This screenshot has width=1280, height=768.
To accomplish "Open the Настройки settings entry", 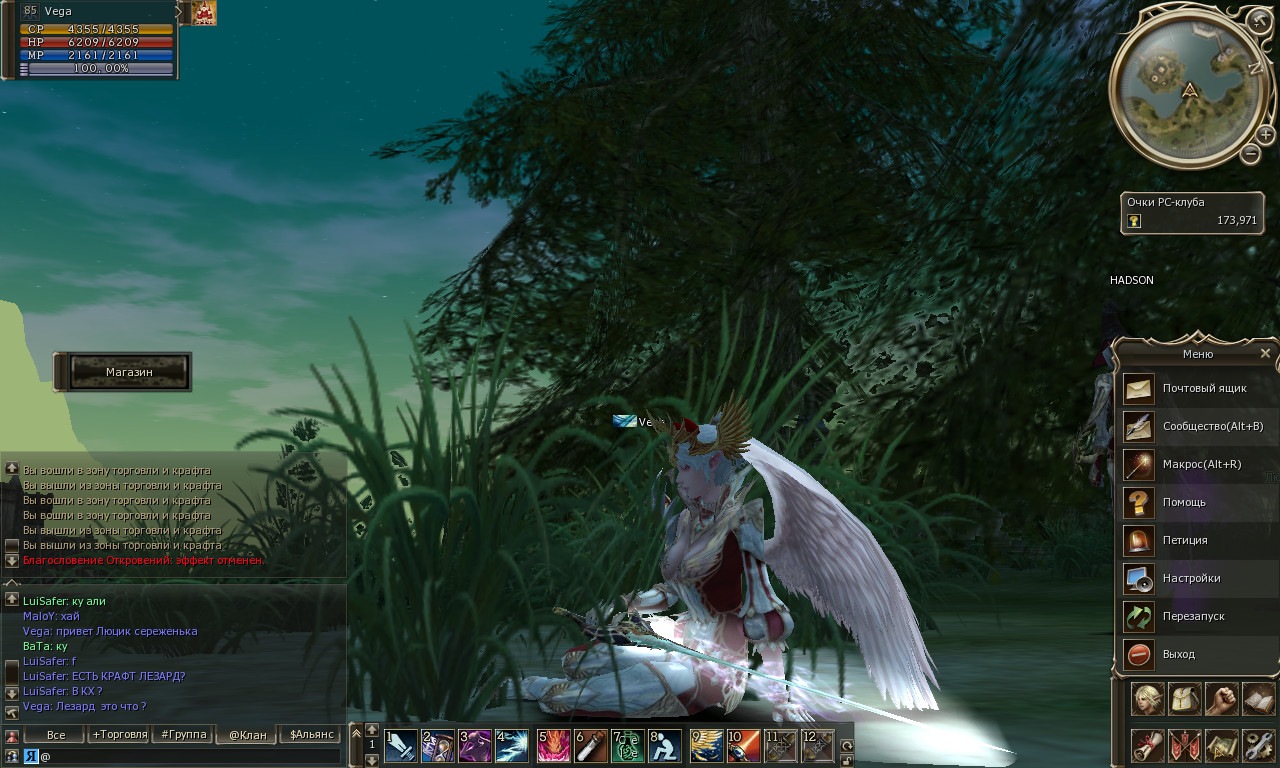I will coord(1196,578).
